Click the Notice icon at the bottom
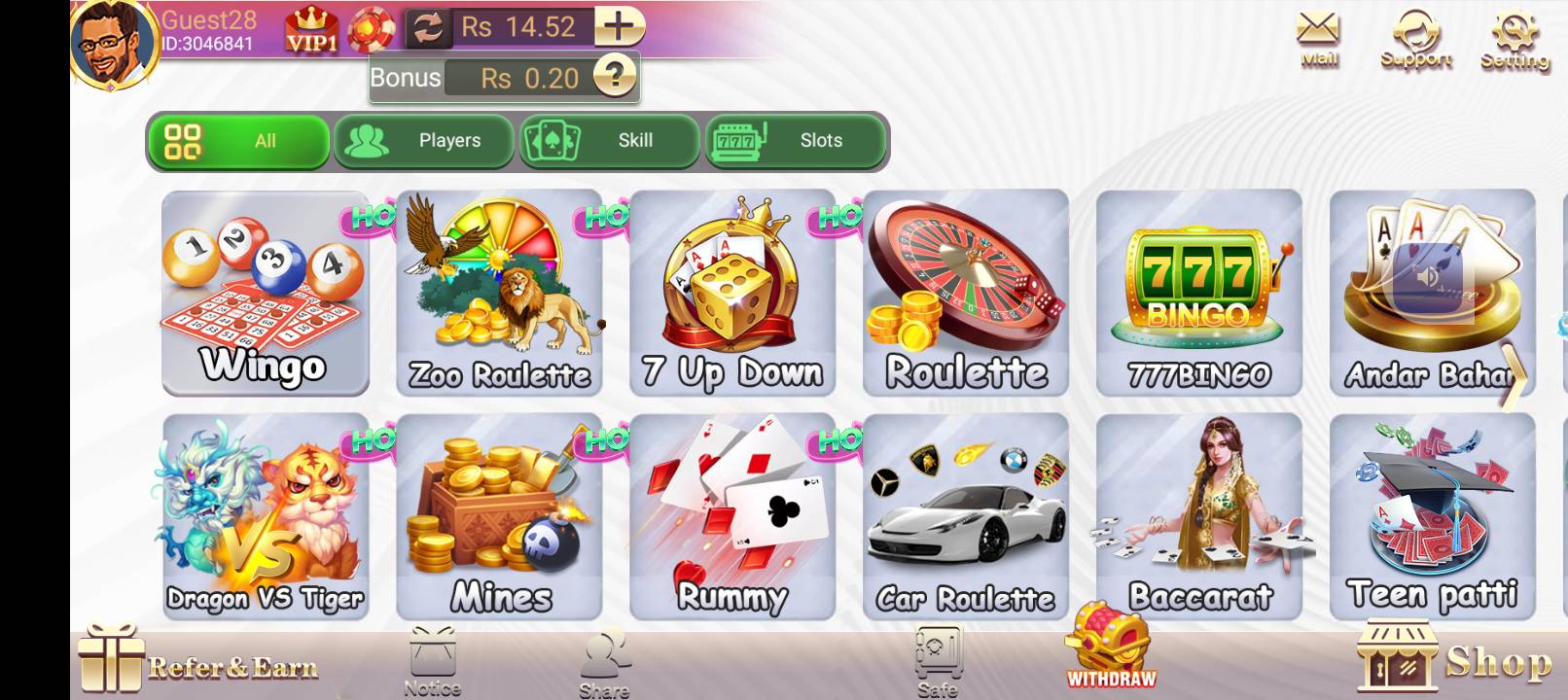1568x700 pixels. 435,661
